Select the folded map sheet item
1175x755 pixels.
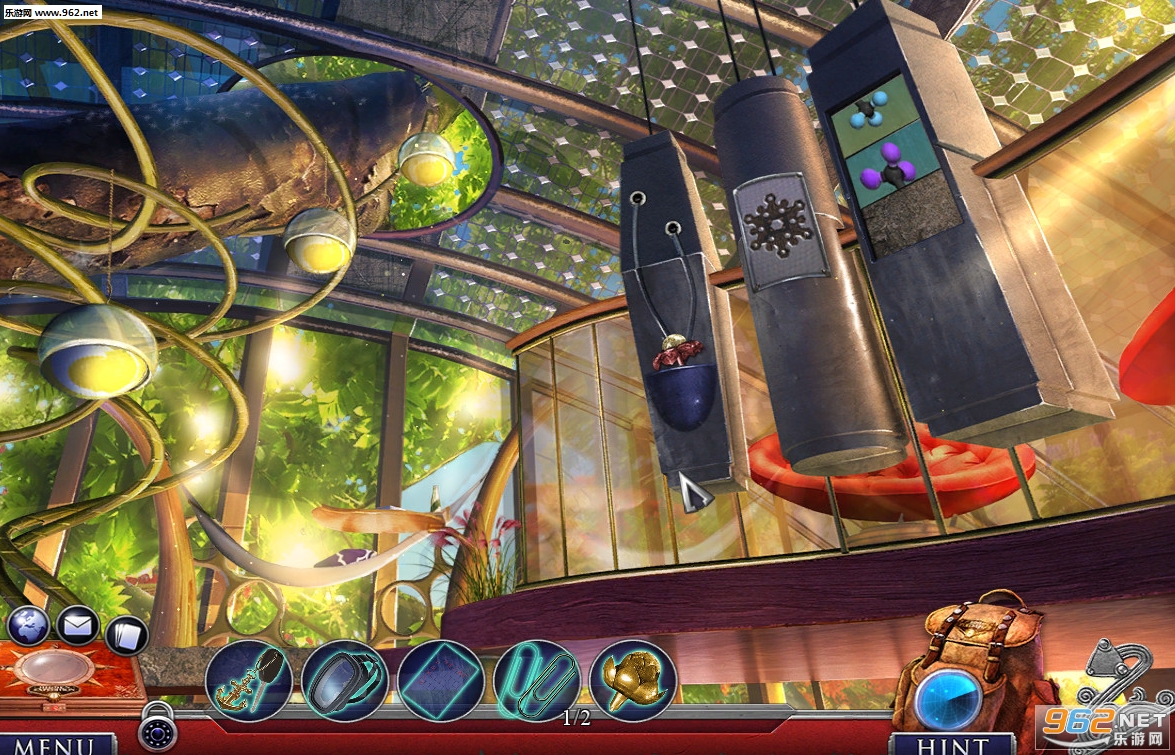440,681
